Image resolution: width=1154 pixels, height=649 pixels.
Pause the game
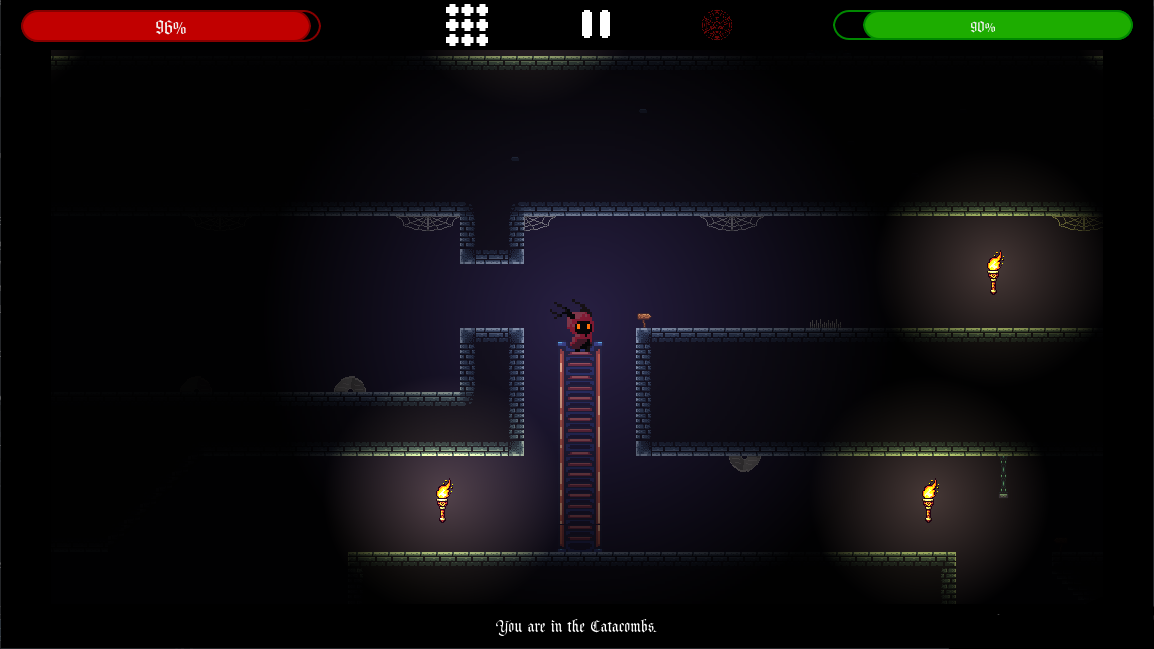click(596, 24)
